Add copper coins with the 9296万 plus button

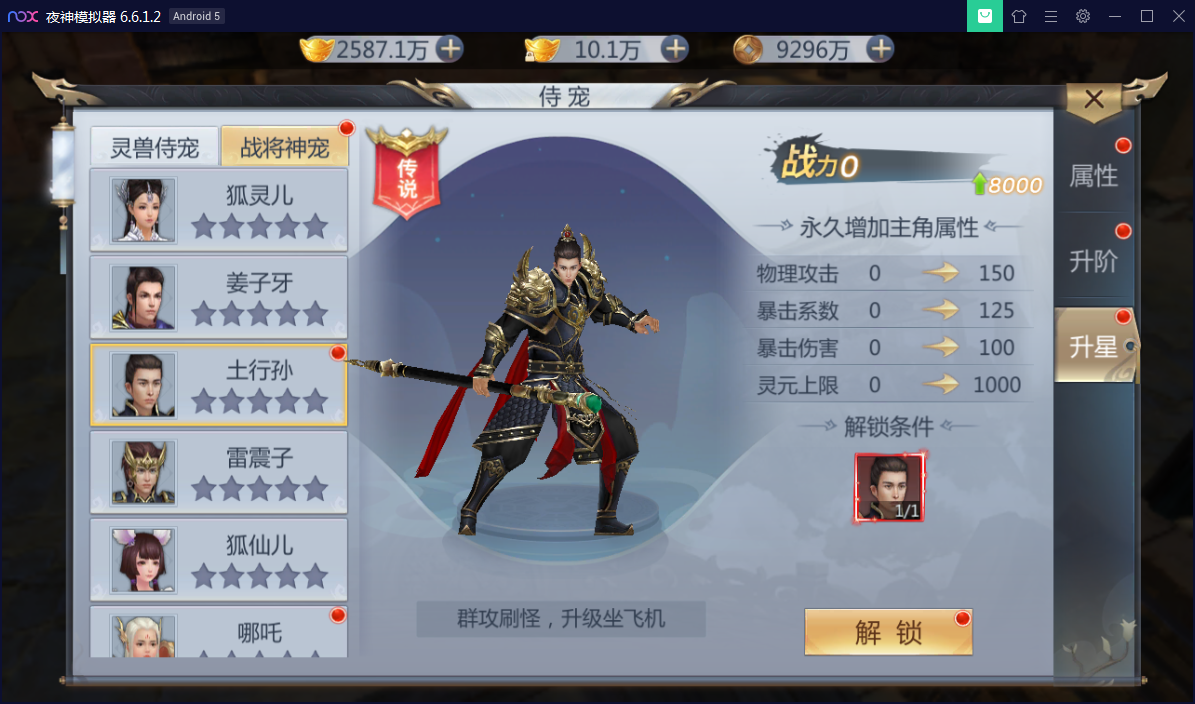point(879,49)
